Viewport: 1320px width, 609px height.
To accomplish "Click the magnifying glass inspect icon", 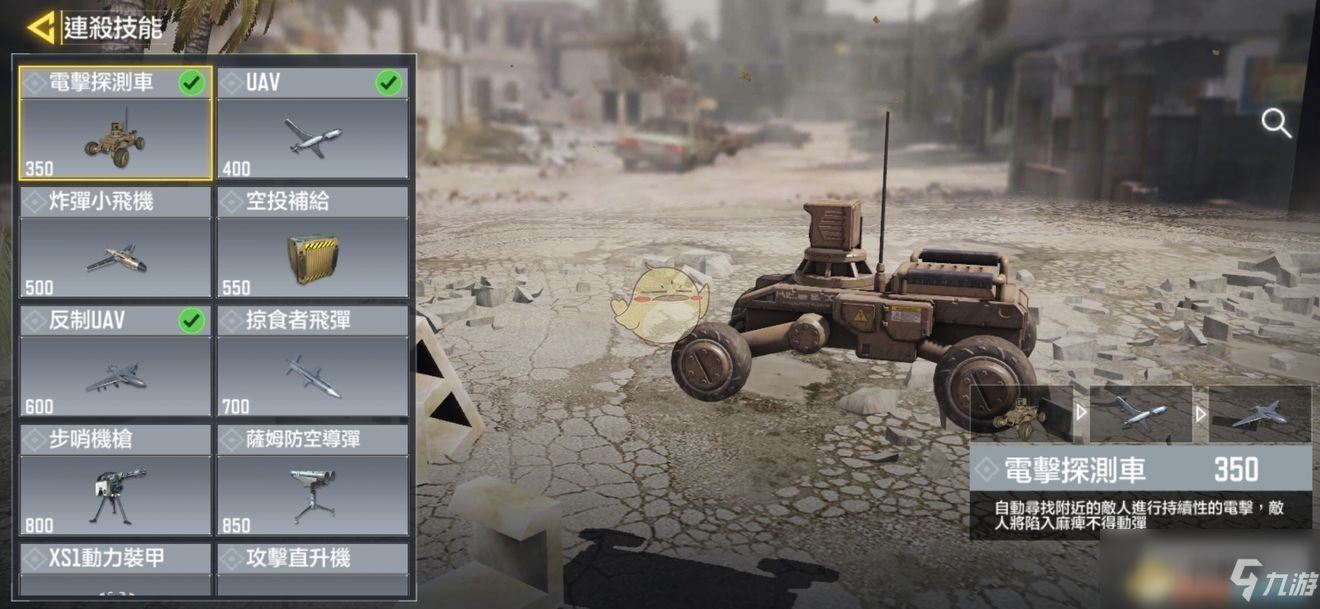I will [1276, 124].
